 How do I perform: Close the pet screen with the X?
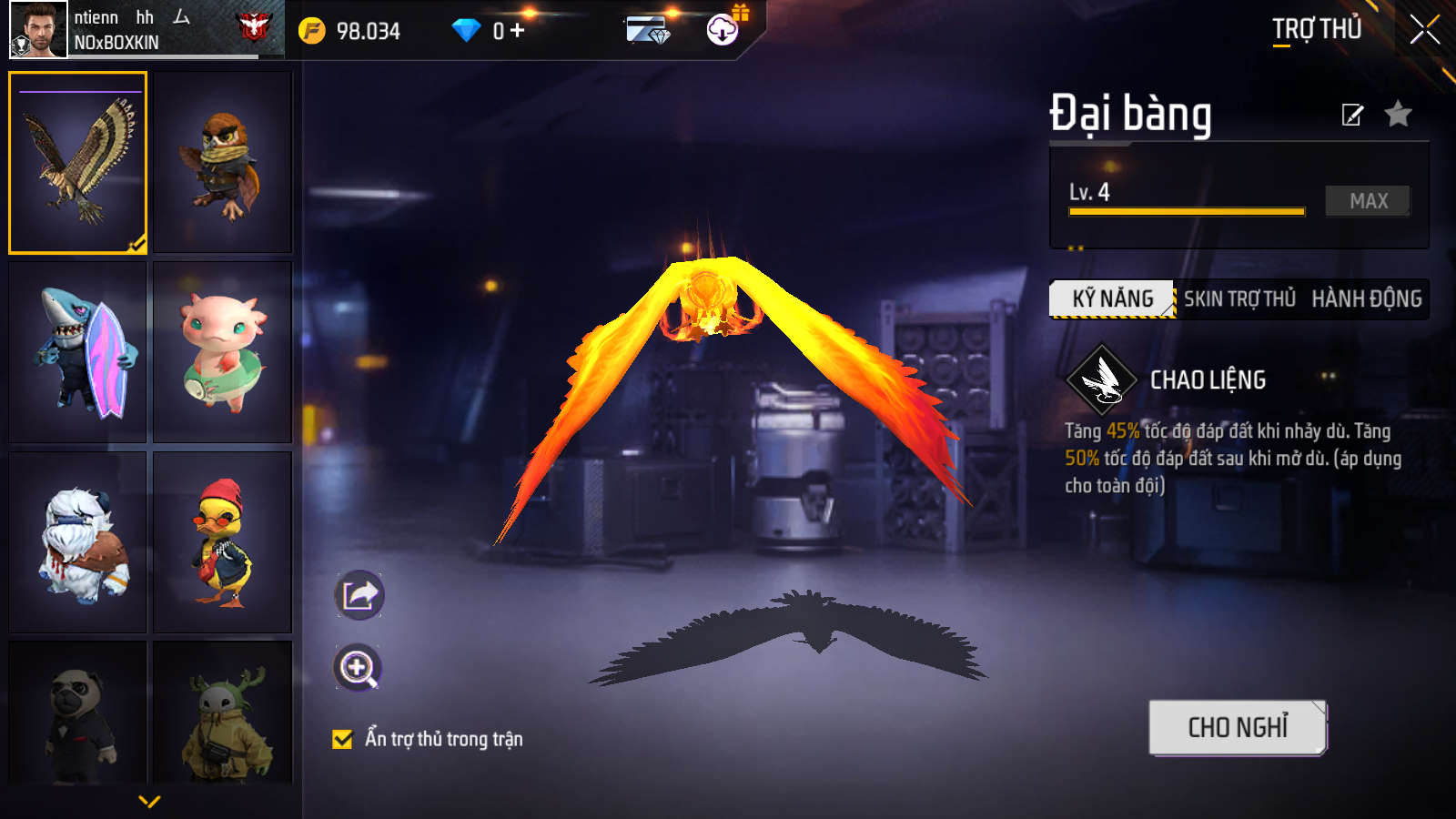coord(1424,30)
